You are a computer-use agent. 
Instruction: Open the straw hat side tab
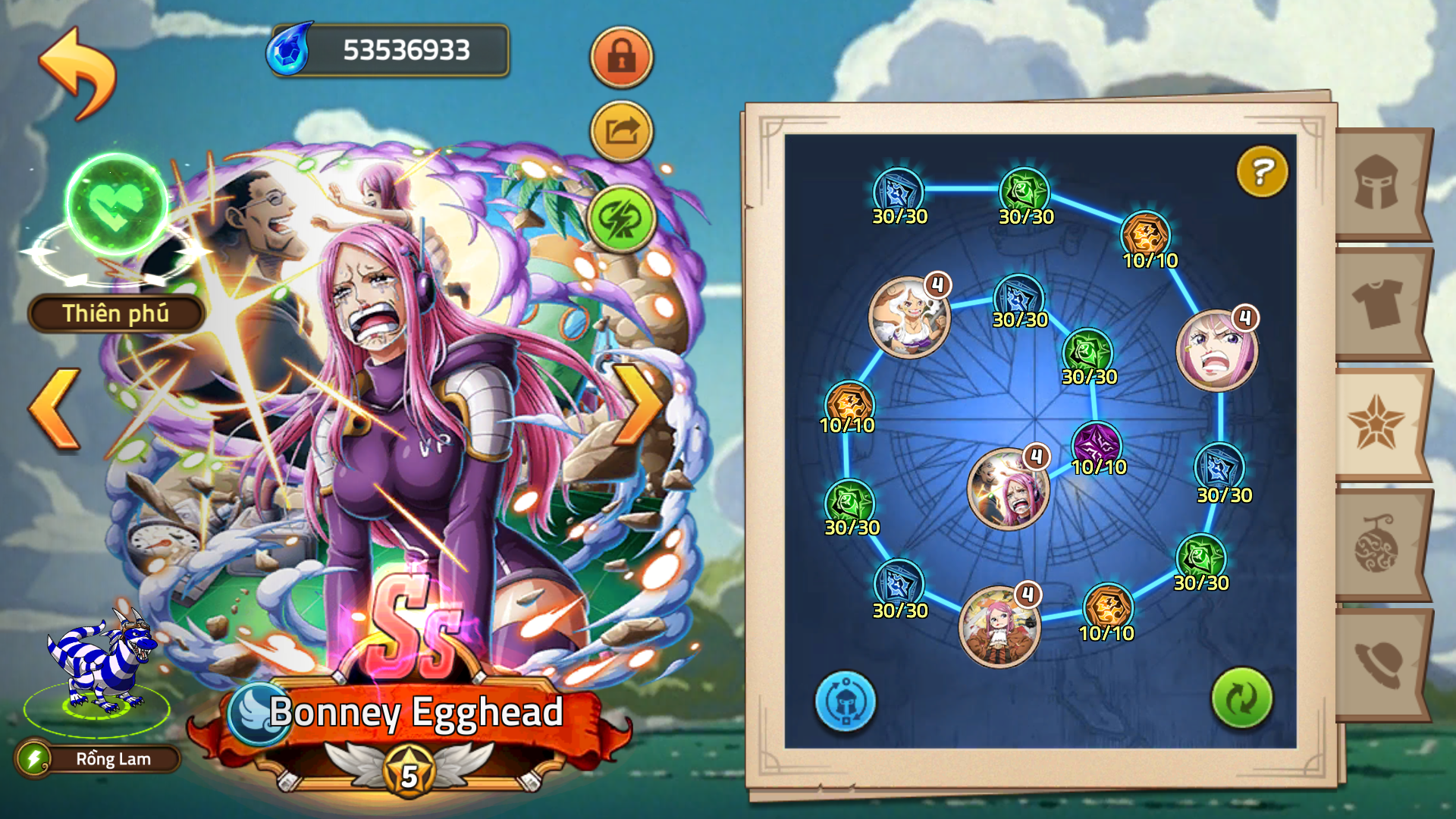coord(1377,663)
